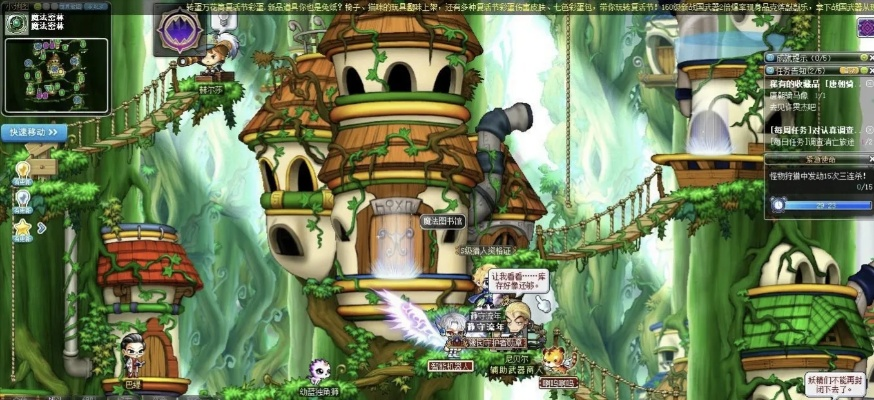Select the purple crown emblem icon
This screenshot has width=874, height=400.
pyautogui.click(x=182, y=31)
